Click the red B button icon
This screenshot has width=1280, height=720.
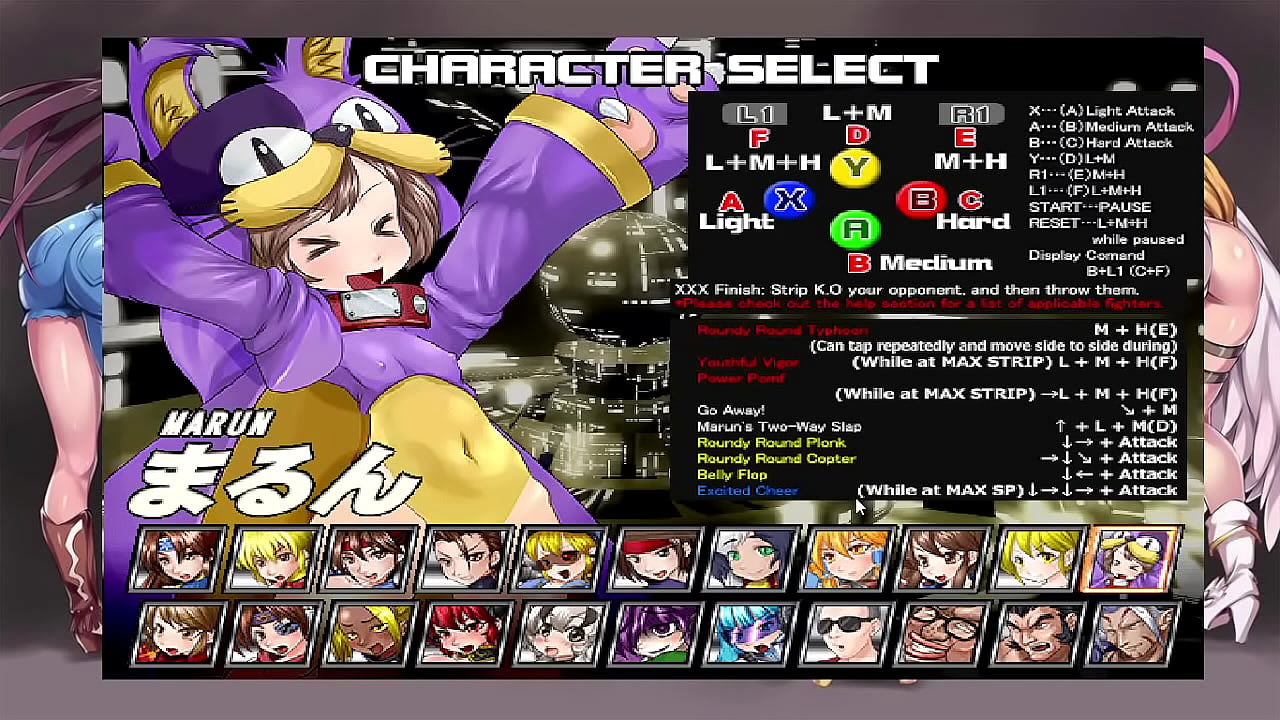[x=920, y=201]
